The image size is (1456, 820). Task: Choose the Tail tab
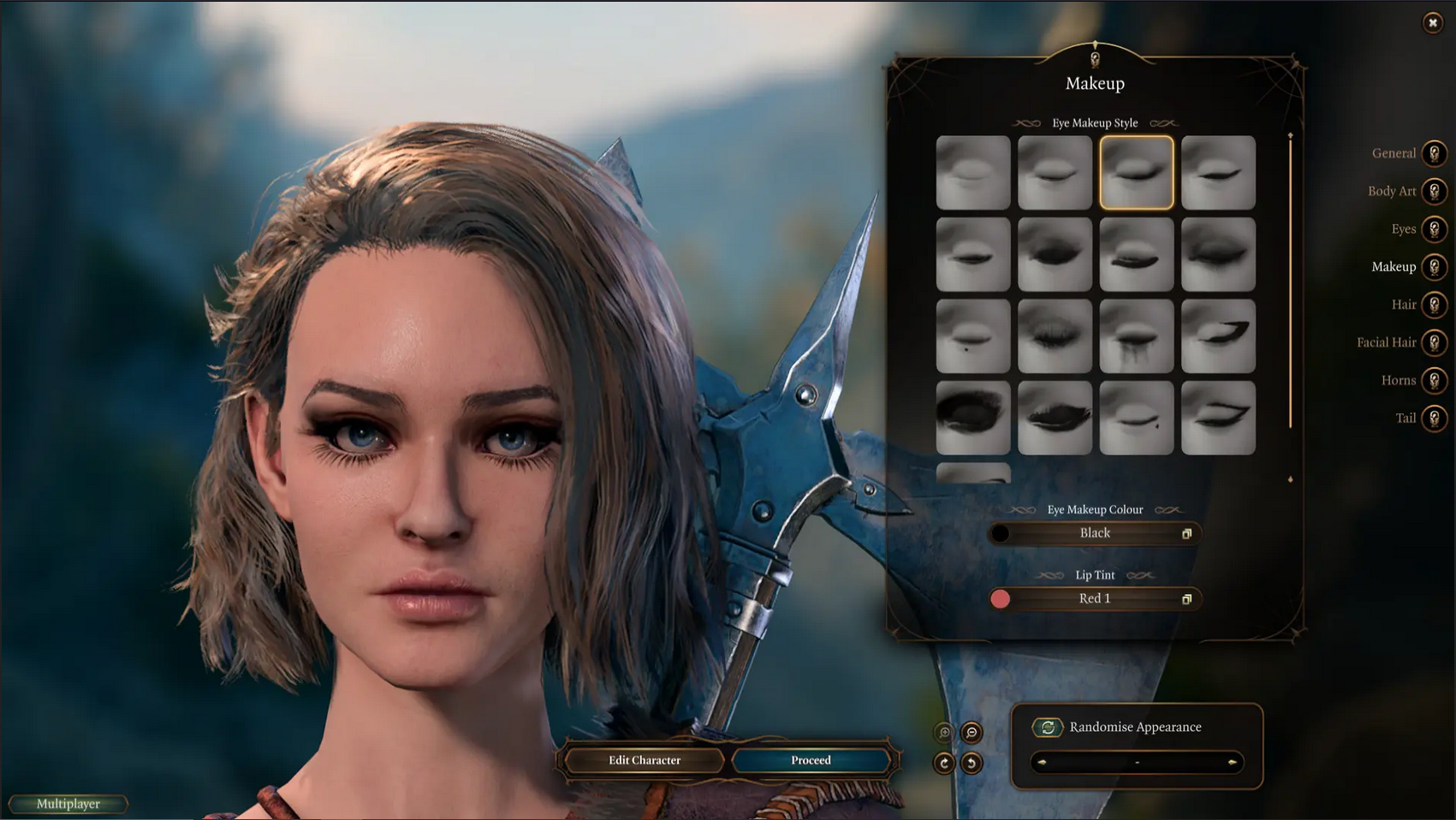pos(1434,418)
